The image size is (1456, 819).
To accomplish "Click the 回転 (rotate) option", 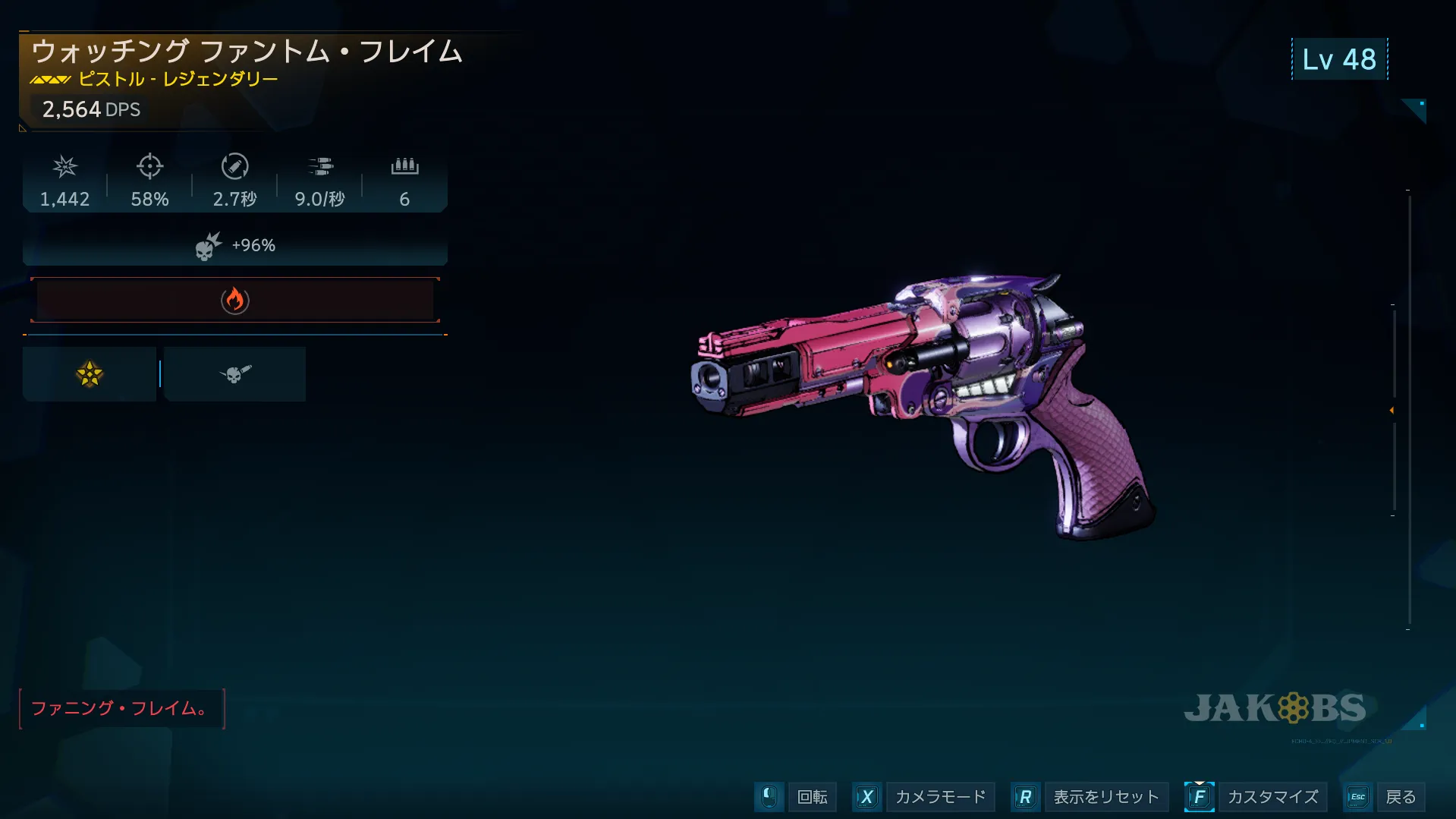I will (812, 797).
